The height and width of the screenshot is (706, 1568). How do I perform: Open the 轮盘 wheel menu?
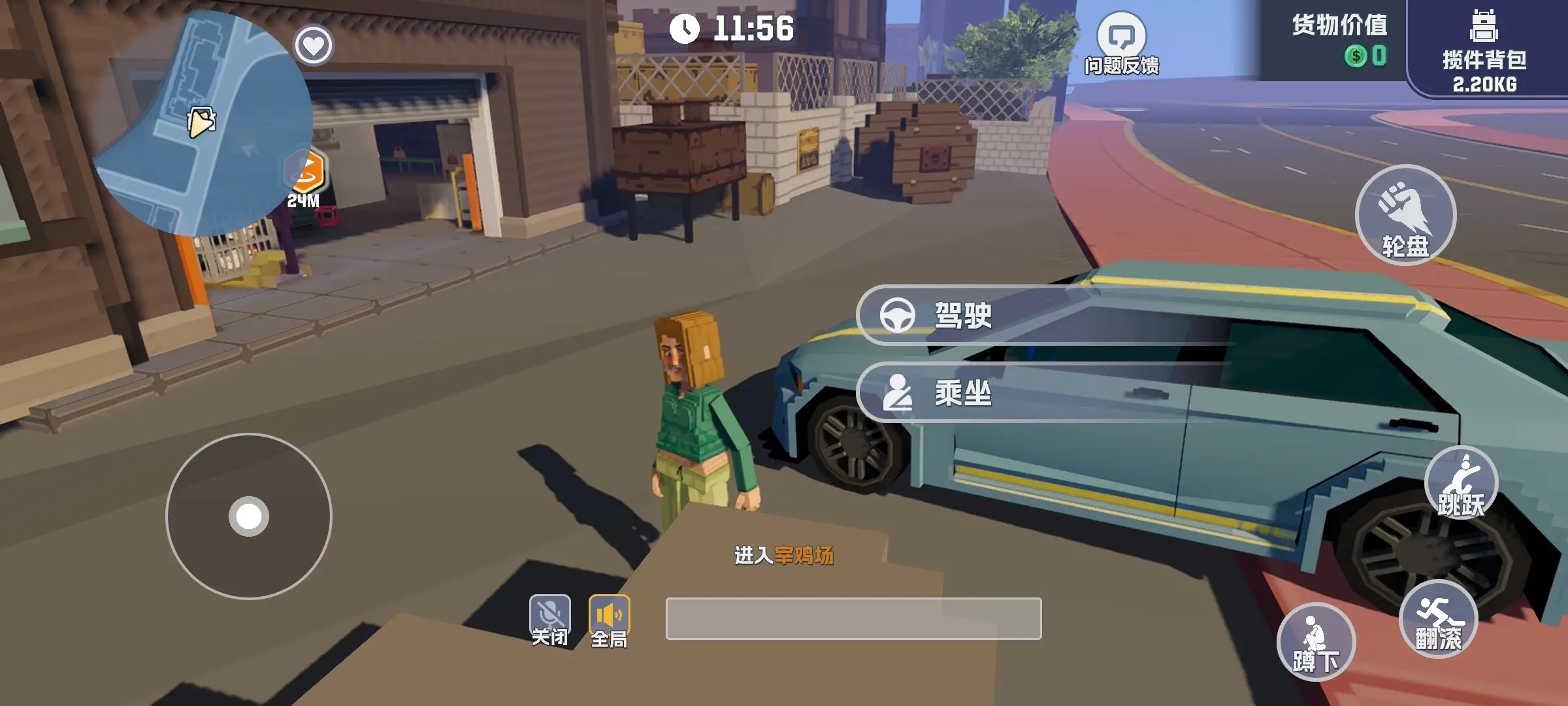click(x=1405, y=215)
